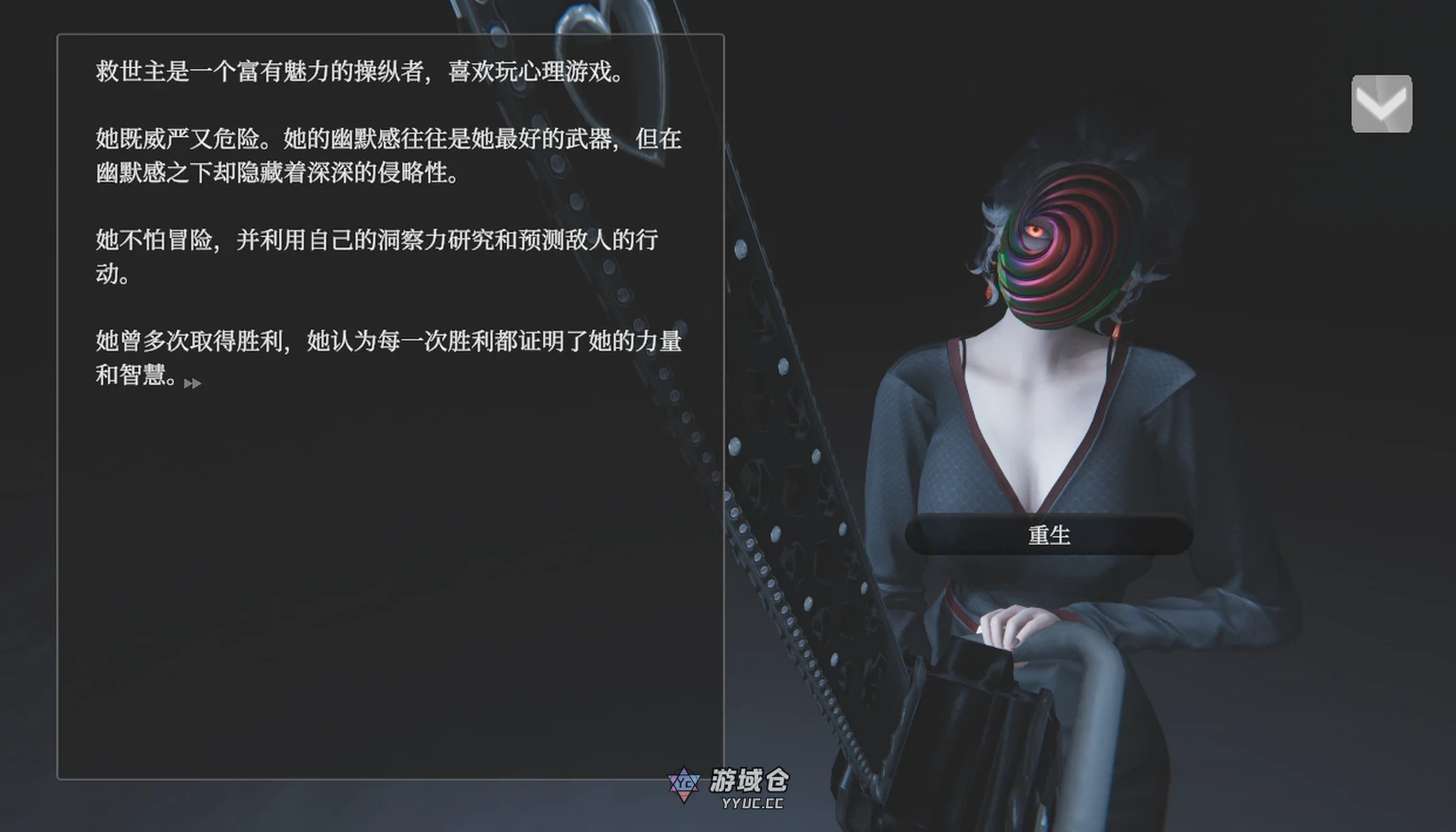Hide the narration panel using the down-arrow control
This screenshot has width=1456, height=832.
(1381, 101)
